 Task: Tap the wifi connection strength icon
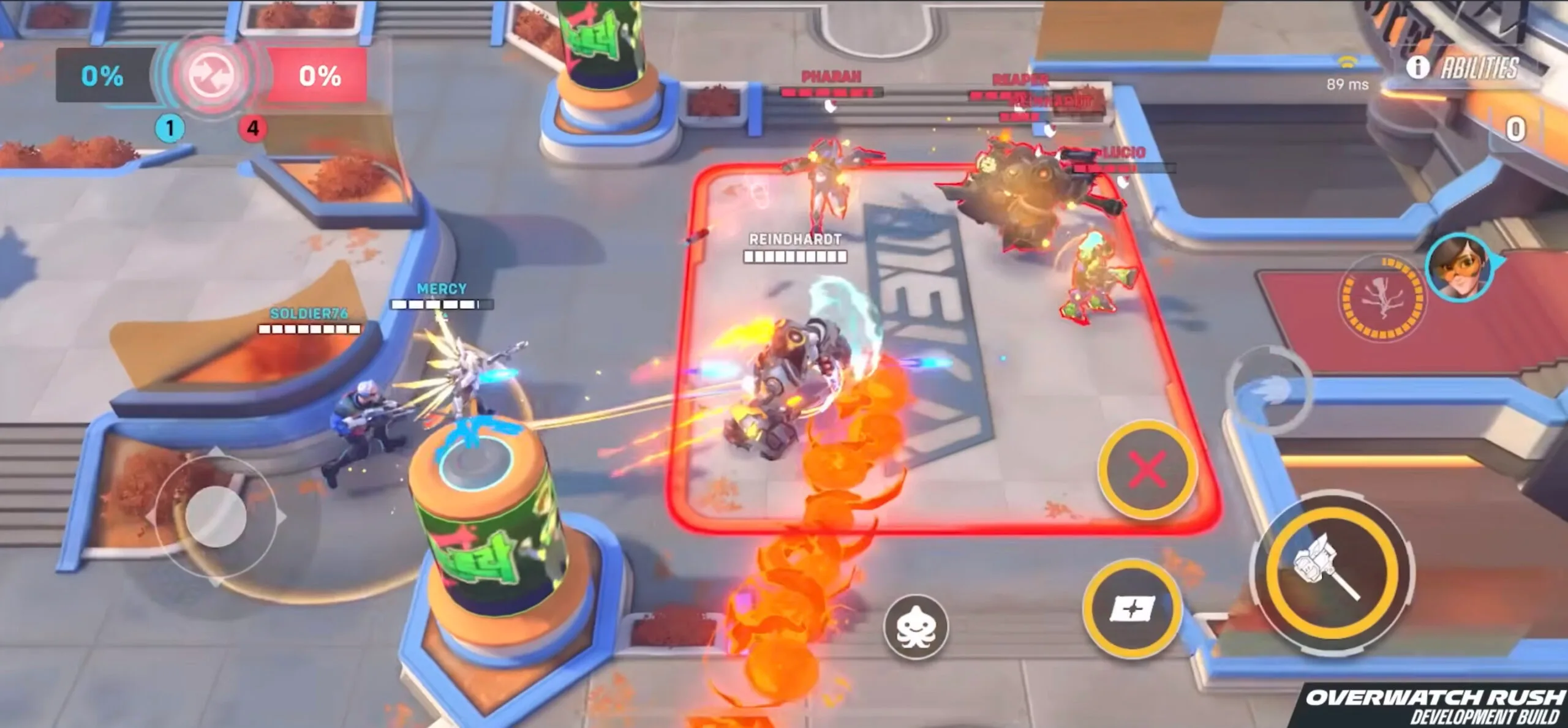(x=1346, y=61)
